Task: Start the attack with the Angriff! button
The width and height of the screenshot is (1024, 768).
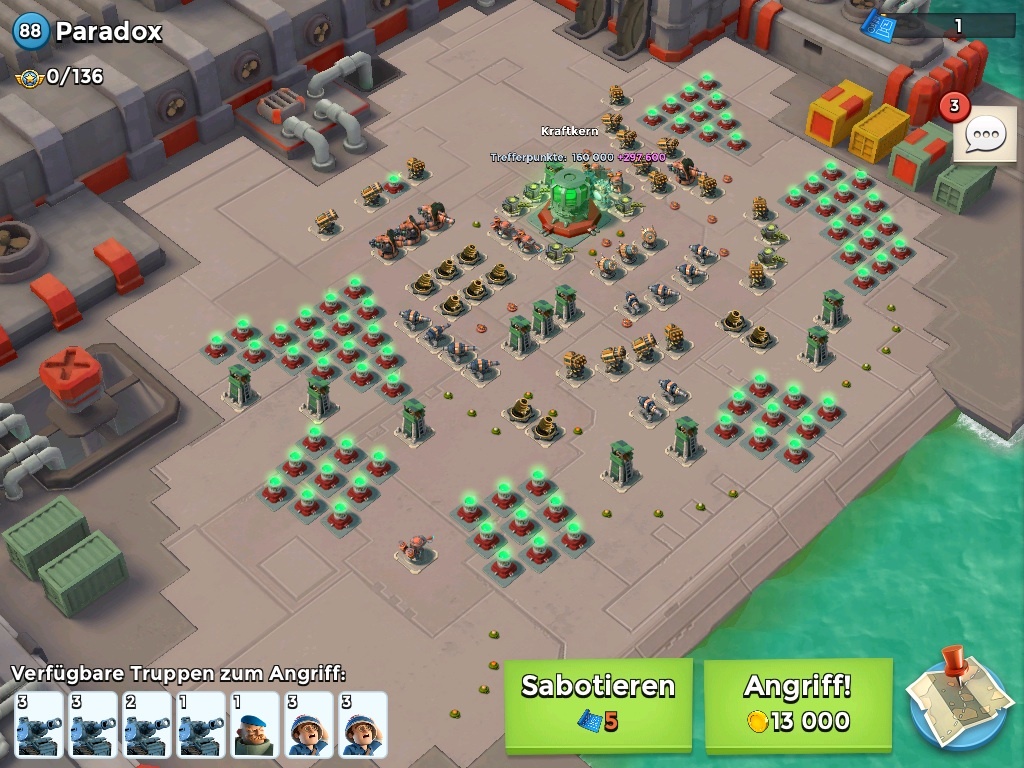Action: (797, 704)
